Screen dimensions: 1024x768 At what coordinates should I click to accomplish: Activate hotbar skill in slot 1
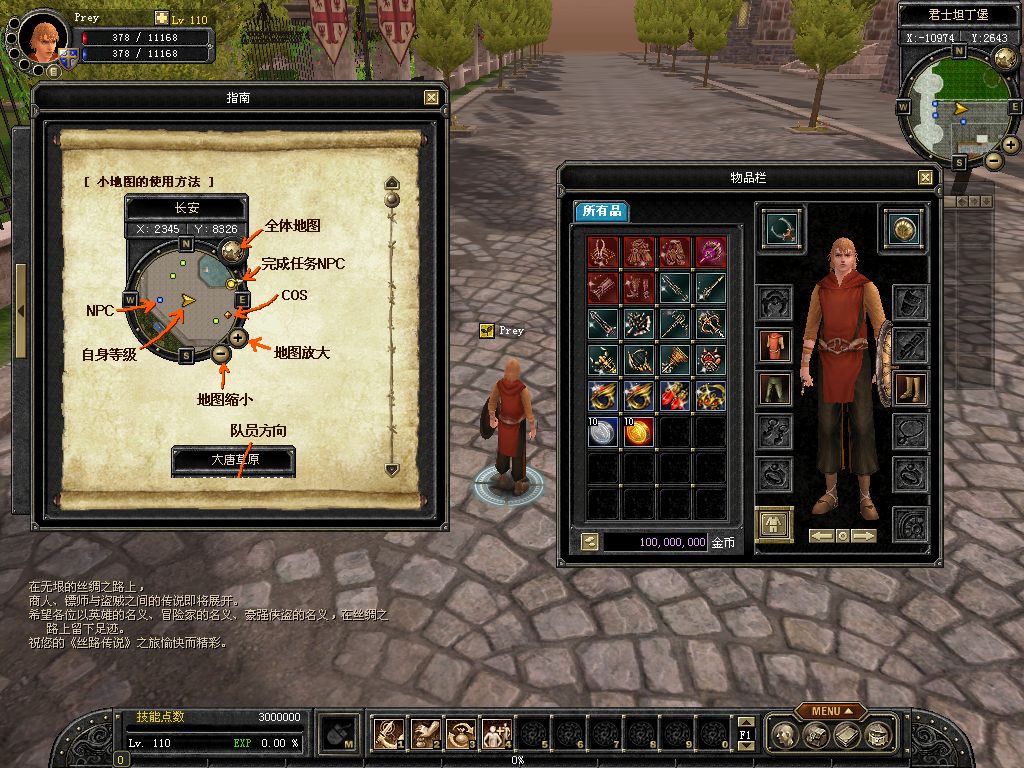389,735
